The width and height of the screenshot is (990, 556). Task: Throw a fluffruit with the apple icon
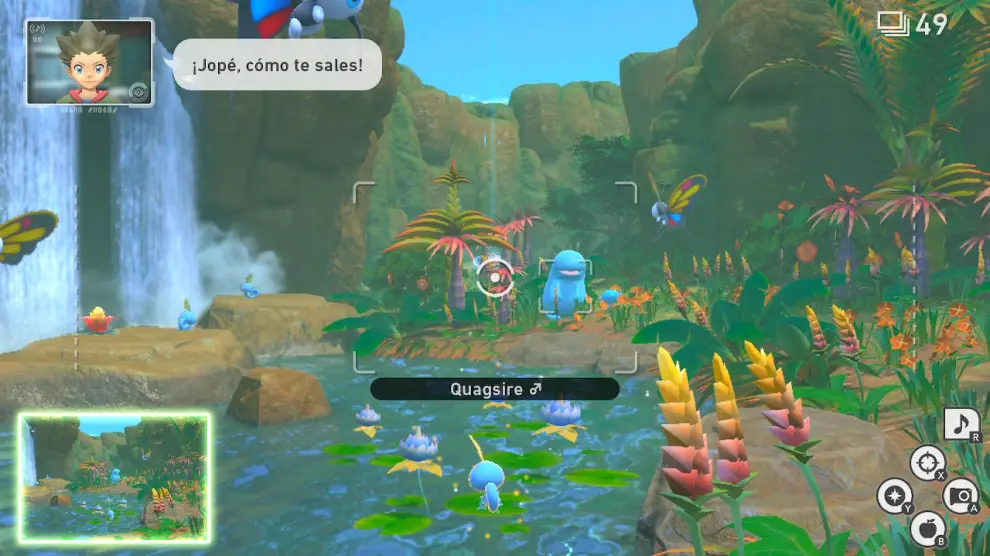(927, 530)
